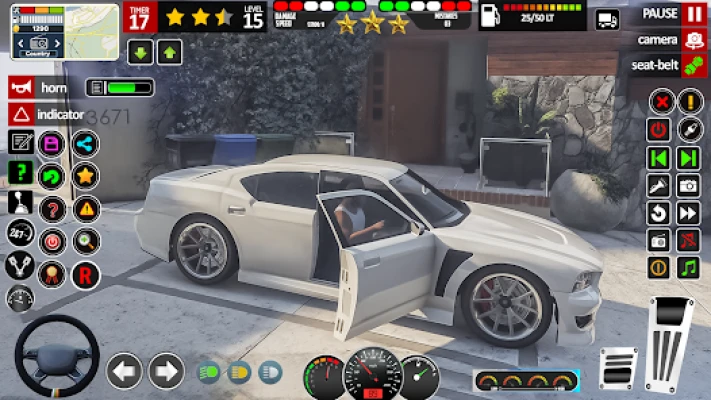Step on the gas pedal
This screenshot has height=400, width=711.
pyautogui.click(x=669, y=343)
